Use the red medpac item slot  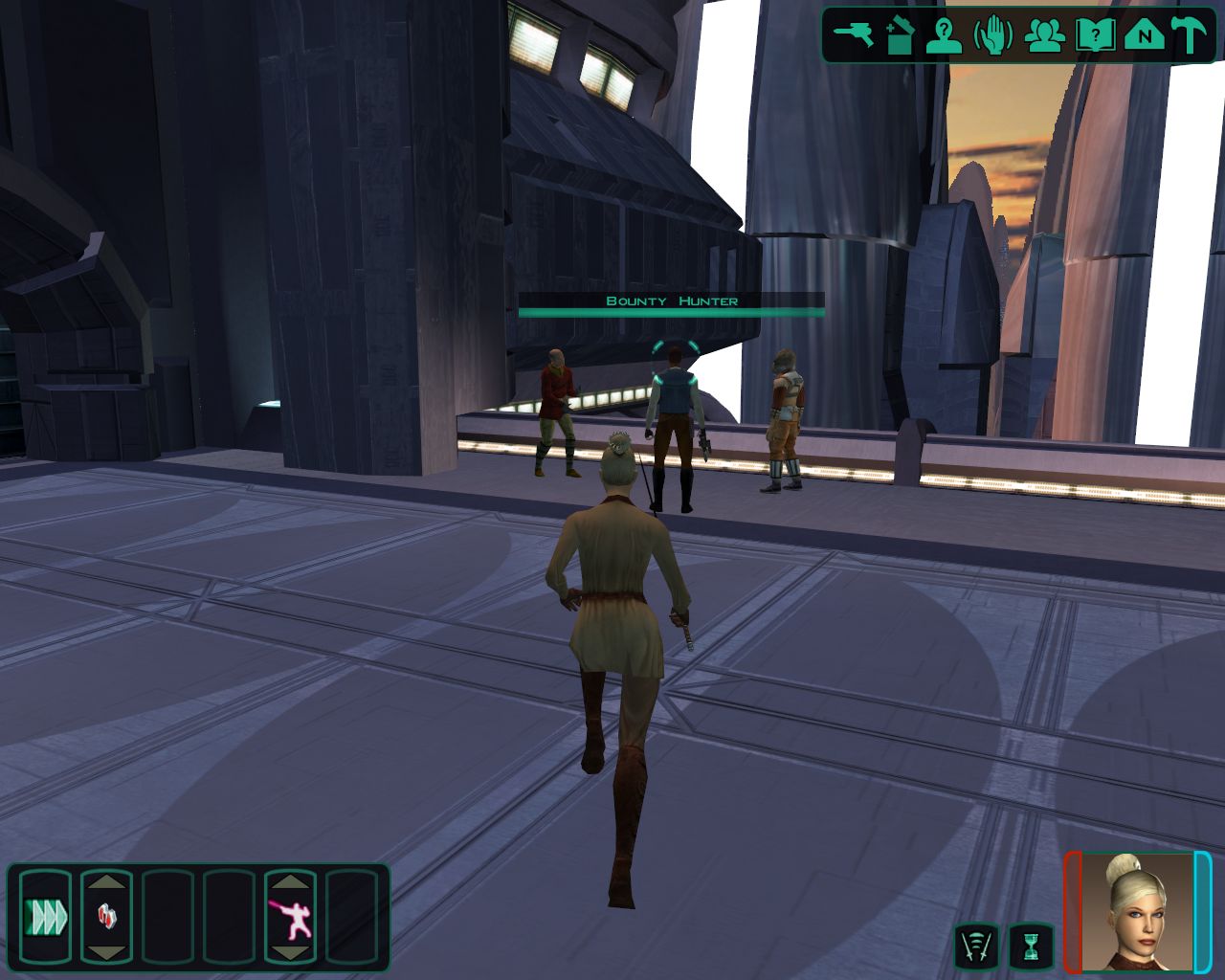106,917
